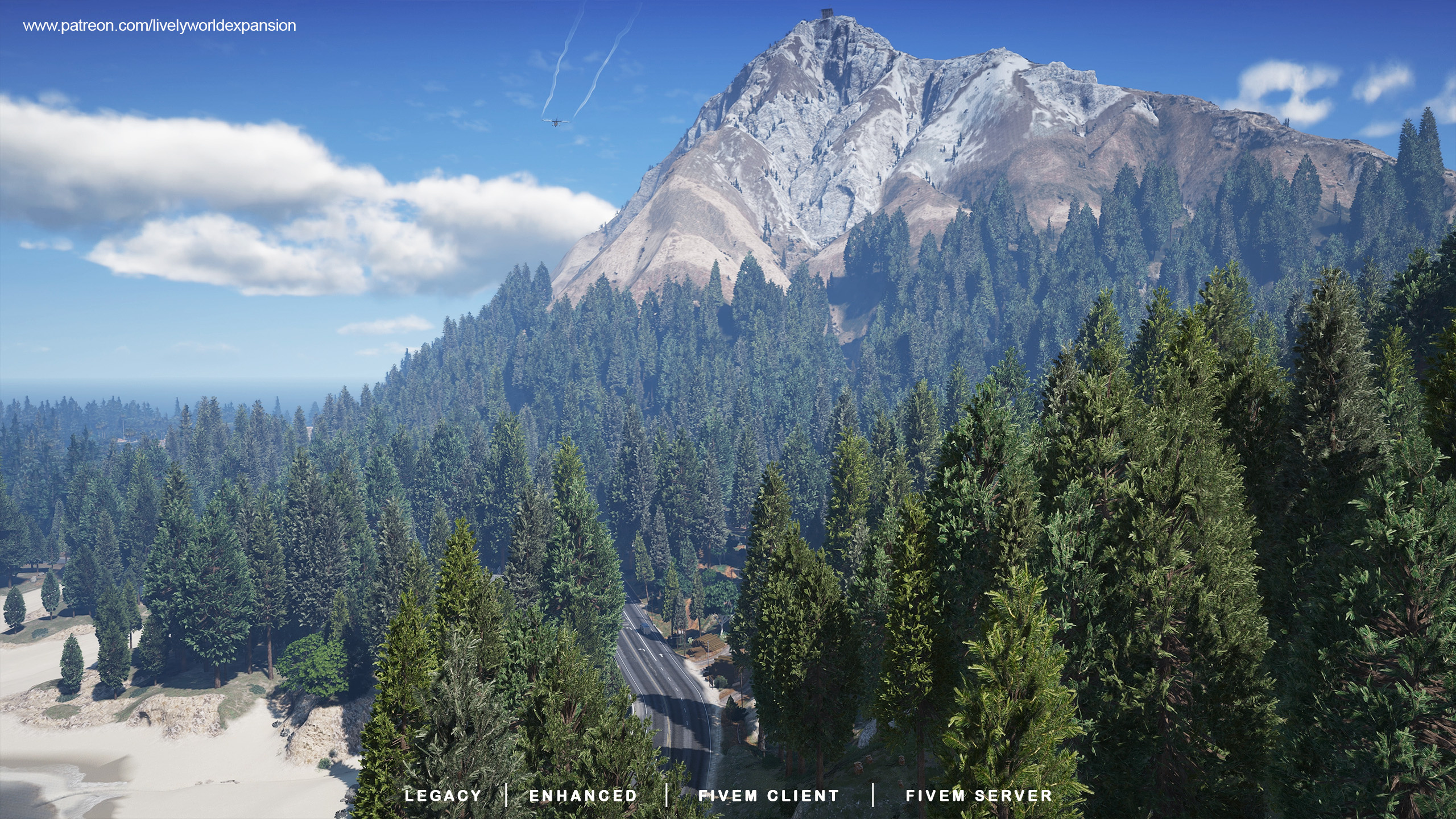Open the Patreon livelyworldexpansion link
Image resolution: width=1456 pixels, height=819 pixels.
pyautogui.click(x=159, y=26)
